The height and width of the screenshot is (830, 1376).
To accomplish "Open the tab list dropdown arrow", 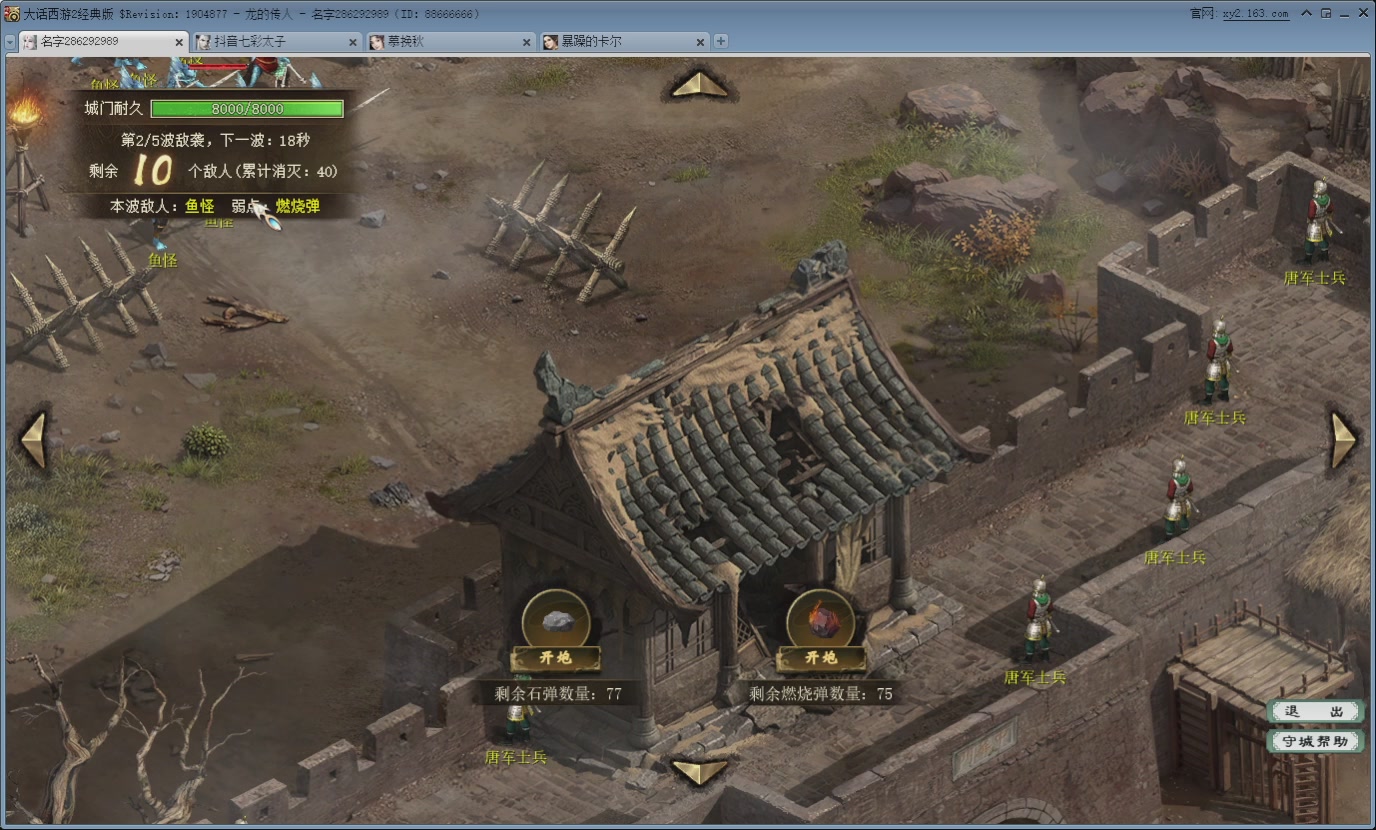I will click(9, 42).
